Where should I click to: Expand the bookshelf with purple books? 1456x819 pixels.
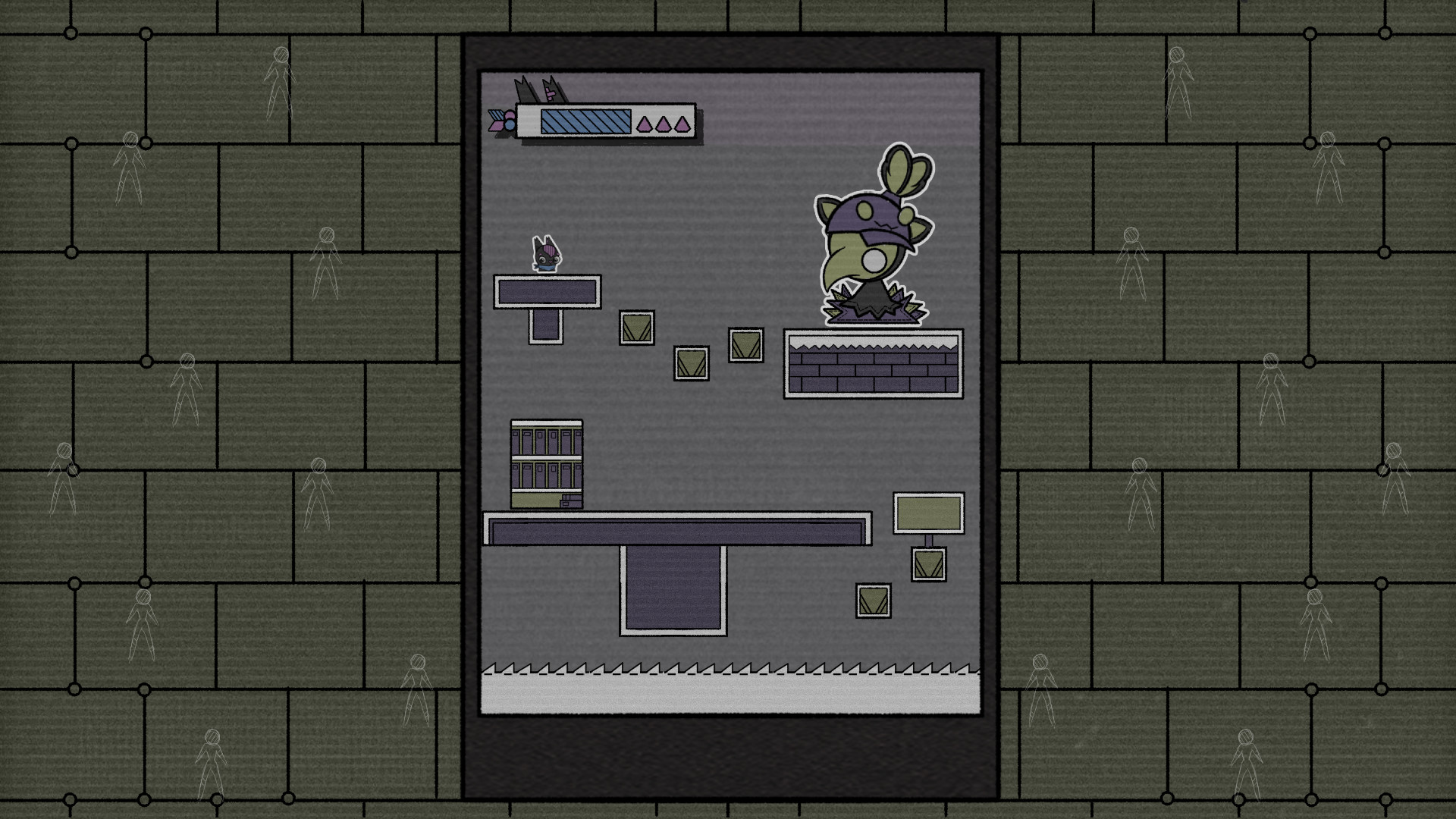tap(545, 463)
